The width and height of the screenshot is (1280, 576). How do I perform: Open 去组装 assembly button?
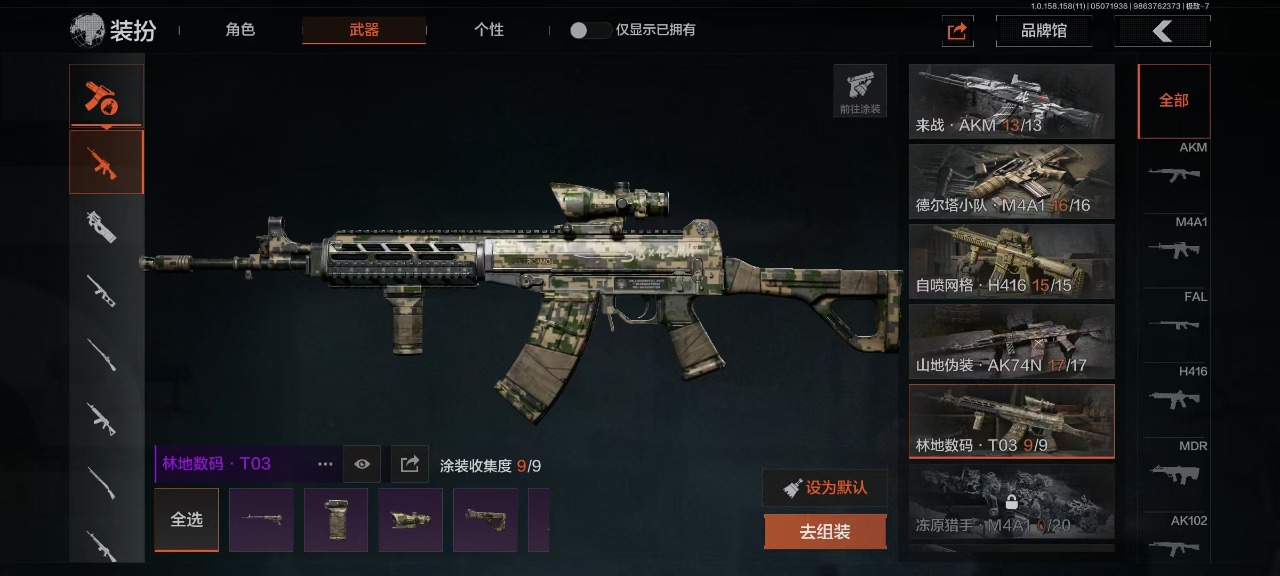(x=825, y=532)
